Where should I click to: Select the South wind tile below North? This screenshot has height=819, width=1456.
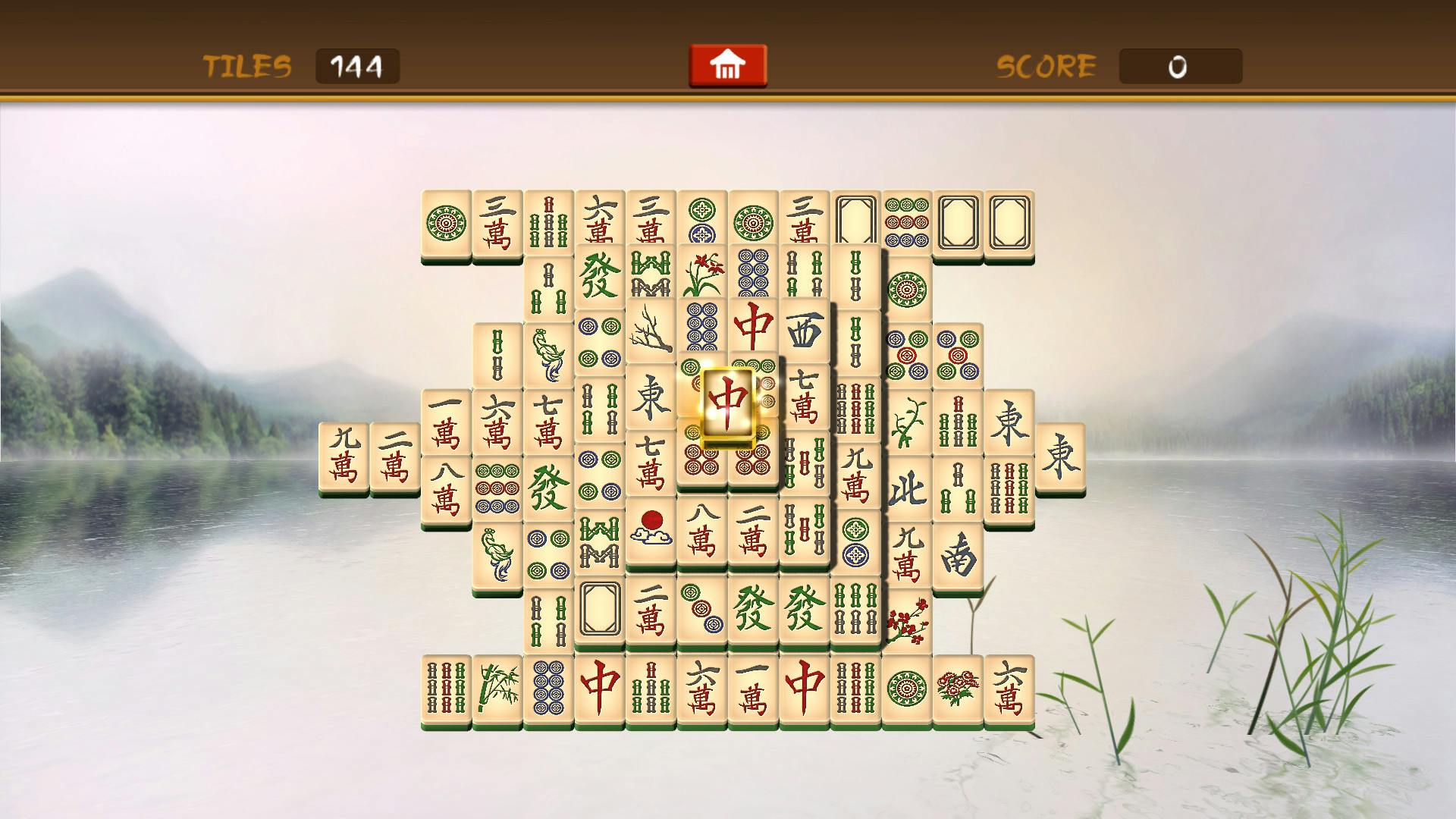959,554
